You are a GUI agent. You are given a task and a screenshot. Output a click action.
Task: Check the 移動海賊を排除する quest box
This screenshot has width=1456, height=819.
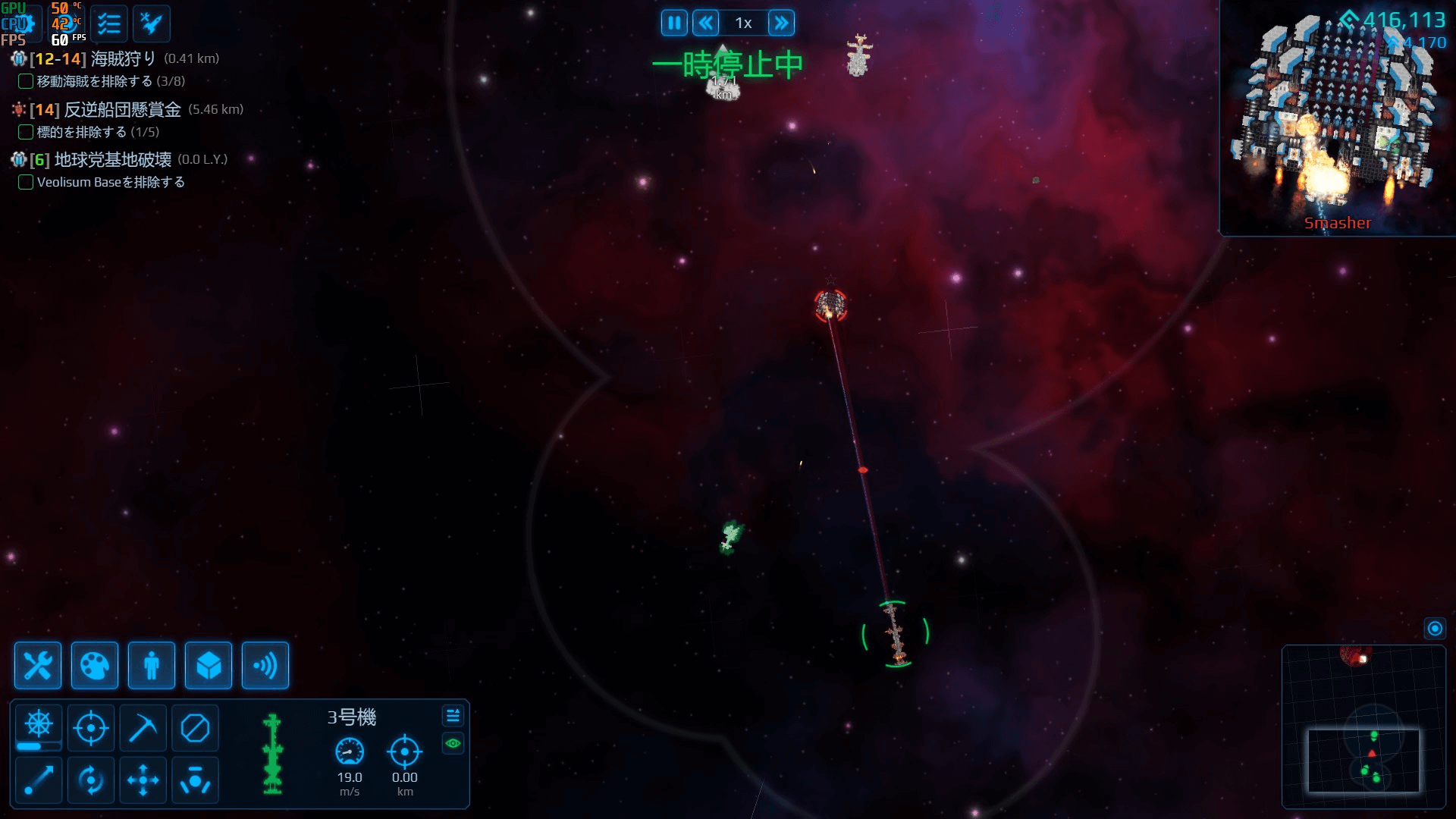[x=25, y=81]
